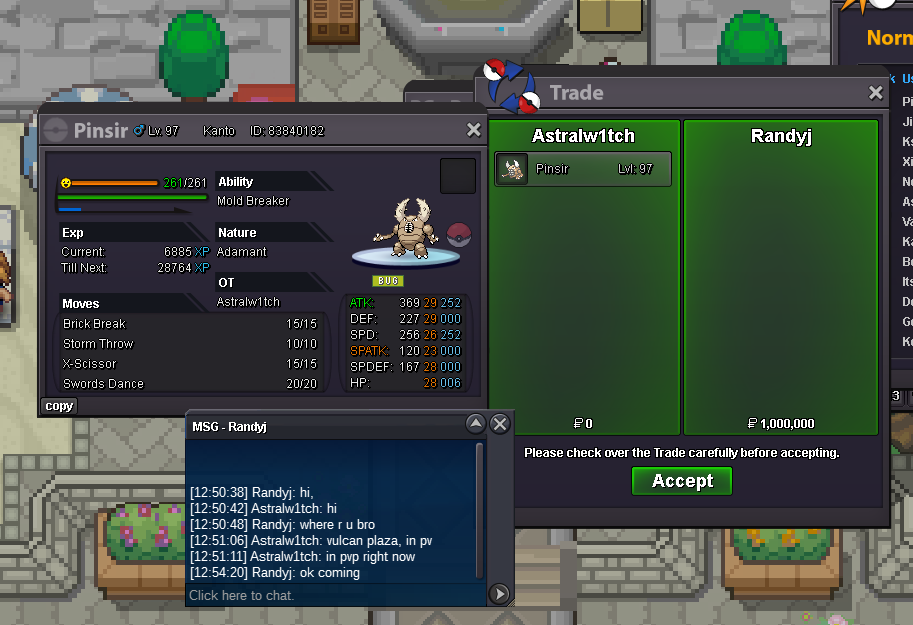Viewport: 913px width, 625px height.
Task: Click the Poké Ball icon beside Pinsir
Action: (x=458, y=236)
